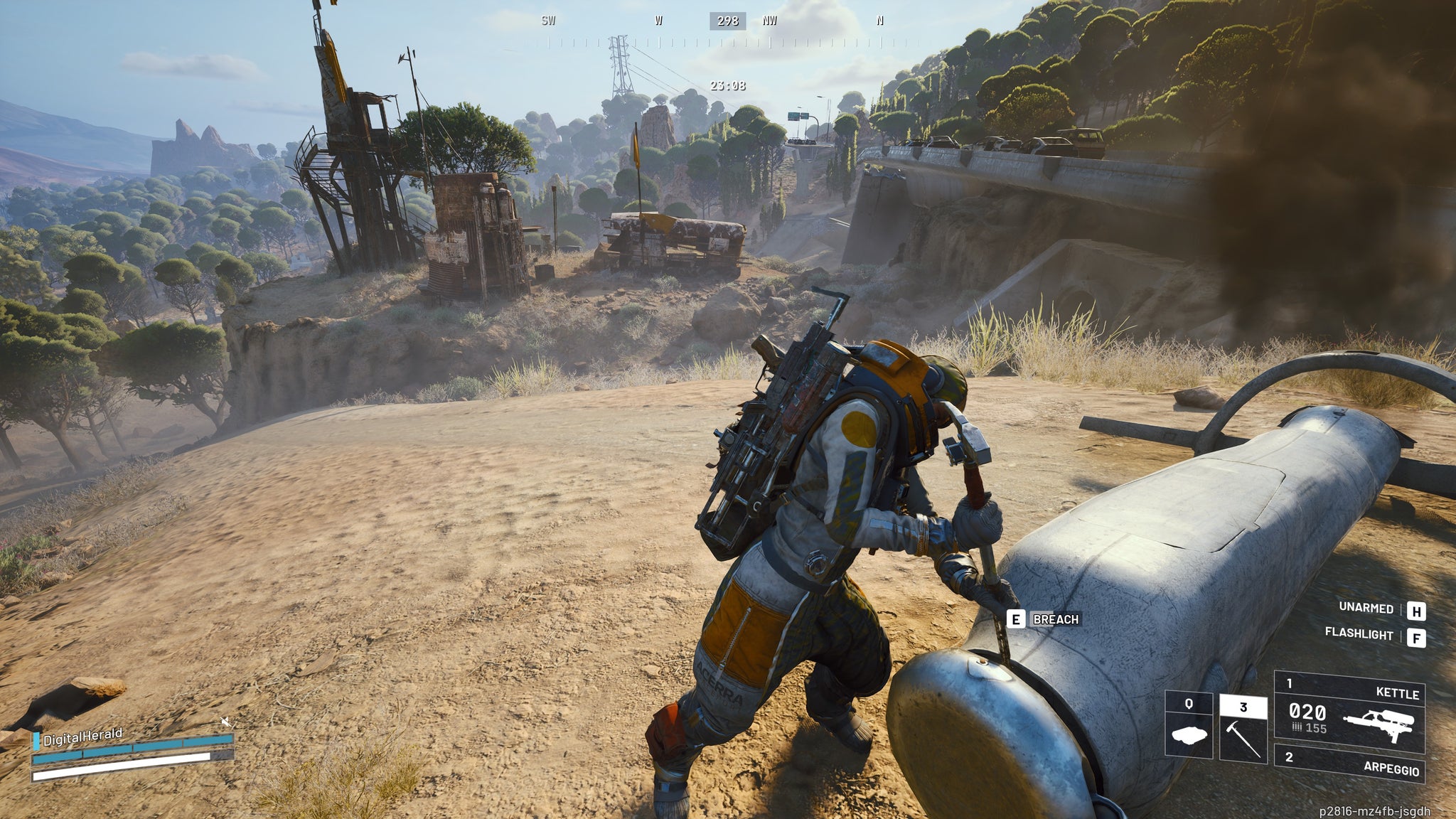
Task: Select the ARPEGGIO tab labeled 2
Action: (1290, 756)
